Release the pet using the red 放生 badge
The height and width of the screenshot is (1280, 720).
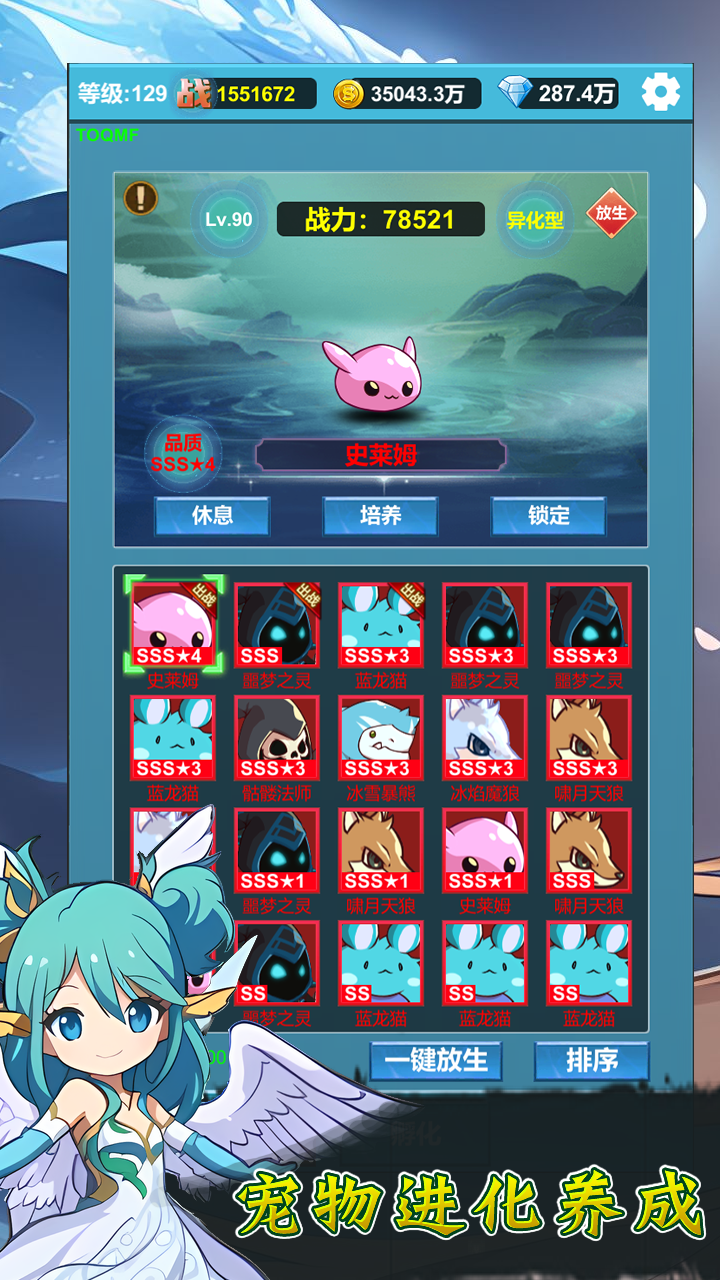611,213
